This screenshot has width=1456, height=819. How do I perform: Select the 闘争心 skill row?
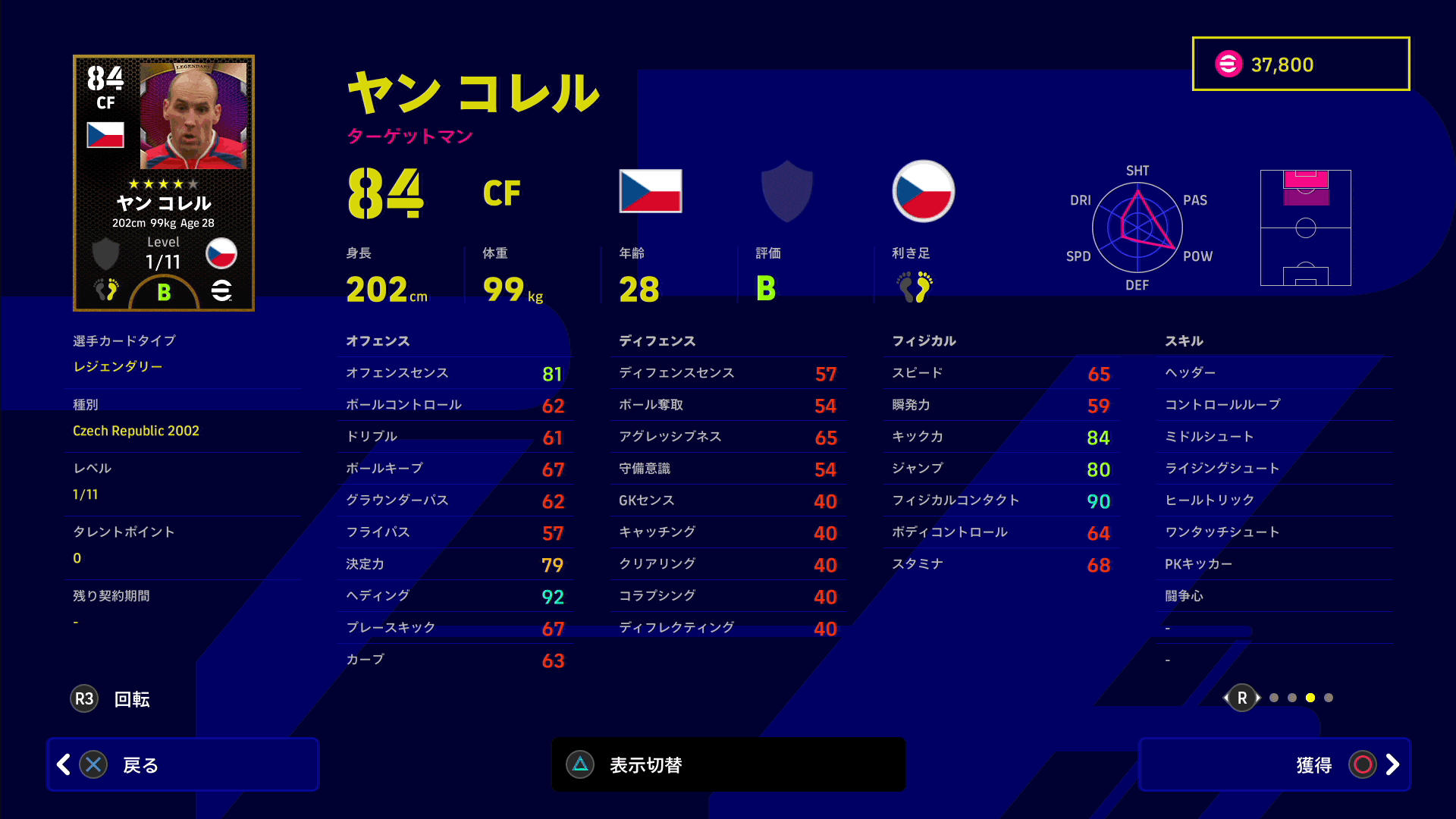pos(1274,595)
